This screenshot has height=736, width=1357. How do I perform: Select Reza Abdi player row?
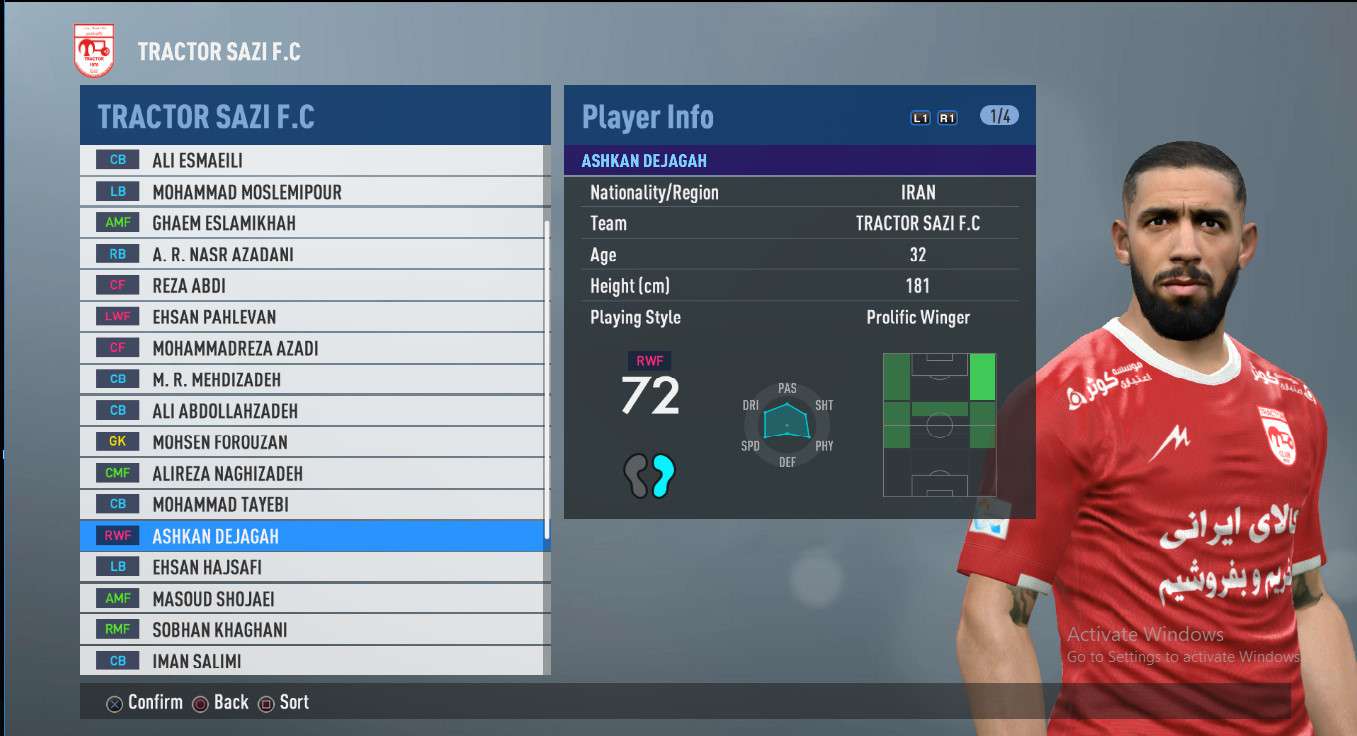click(x=312, y=286)
